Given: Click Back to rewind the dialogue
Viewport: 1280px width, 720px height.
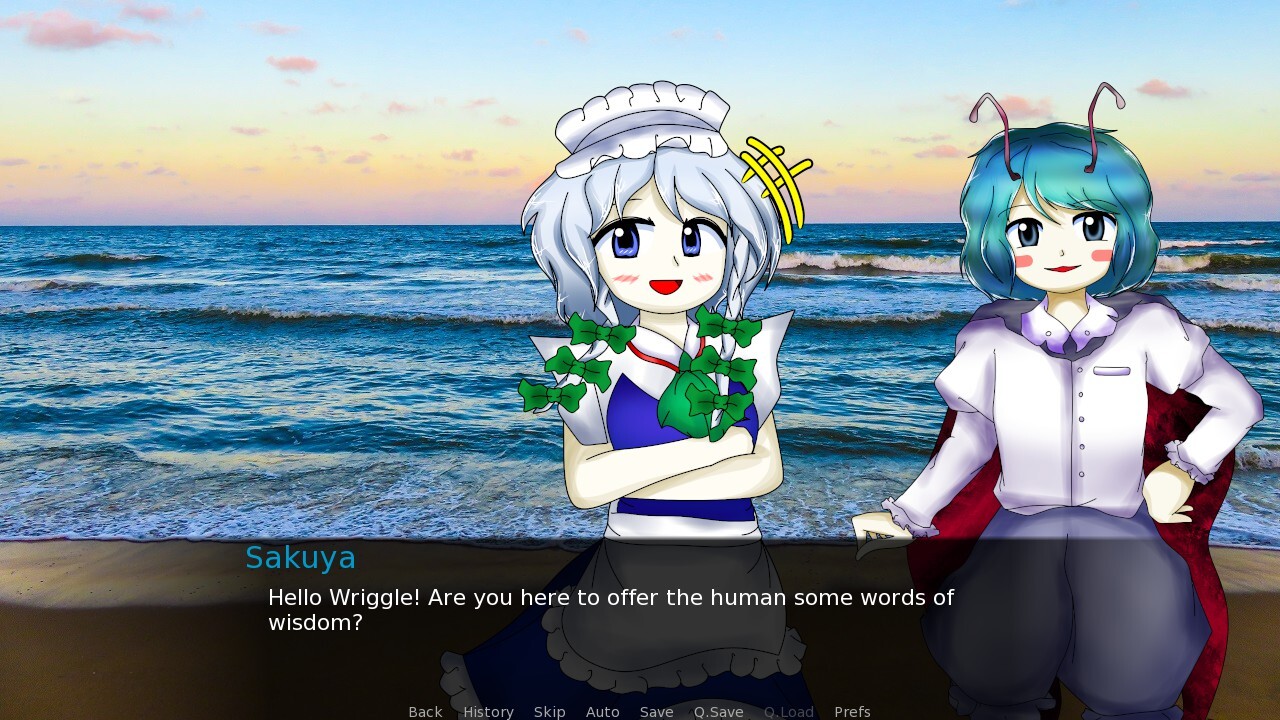Looking at the screenshot, I should tap(424, 711).
